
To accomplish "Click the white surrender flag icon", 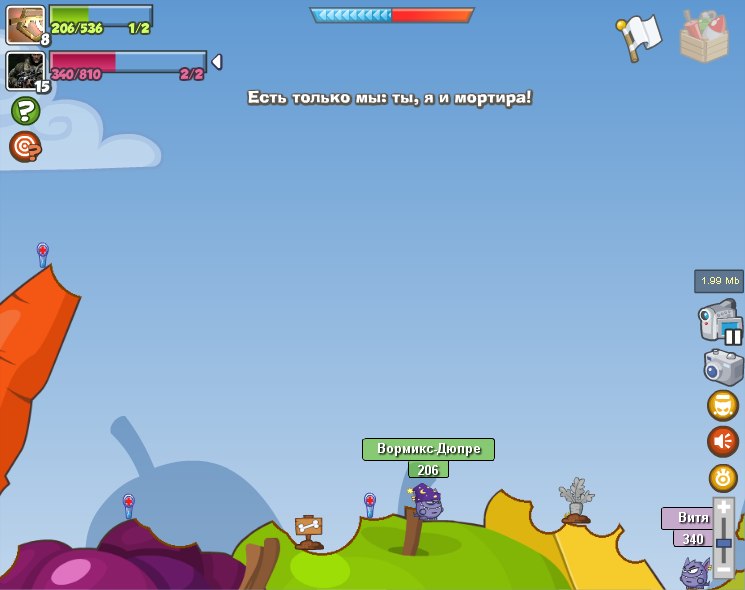I will click(640, 37).
